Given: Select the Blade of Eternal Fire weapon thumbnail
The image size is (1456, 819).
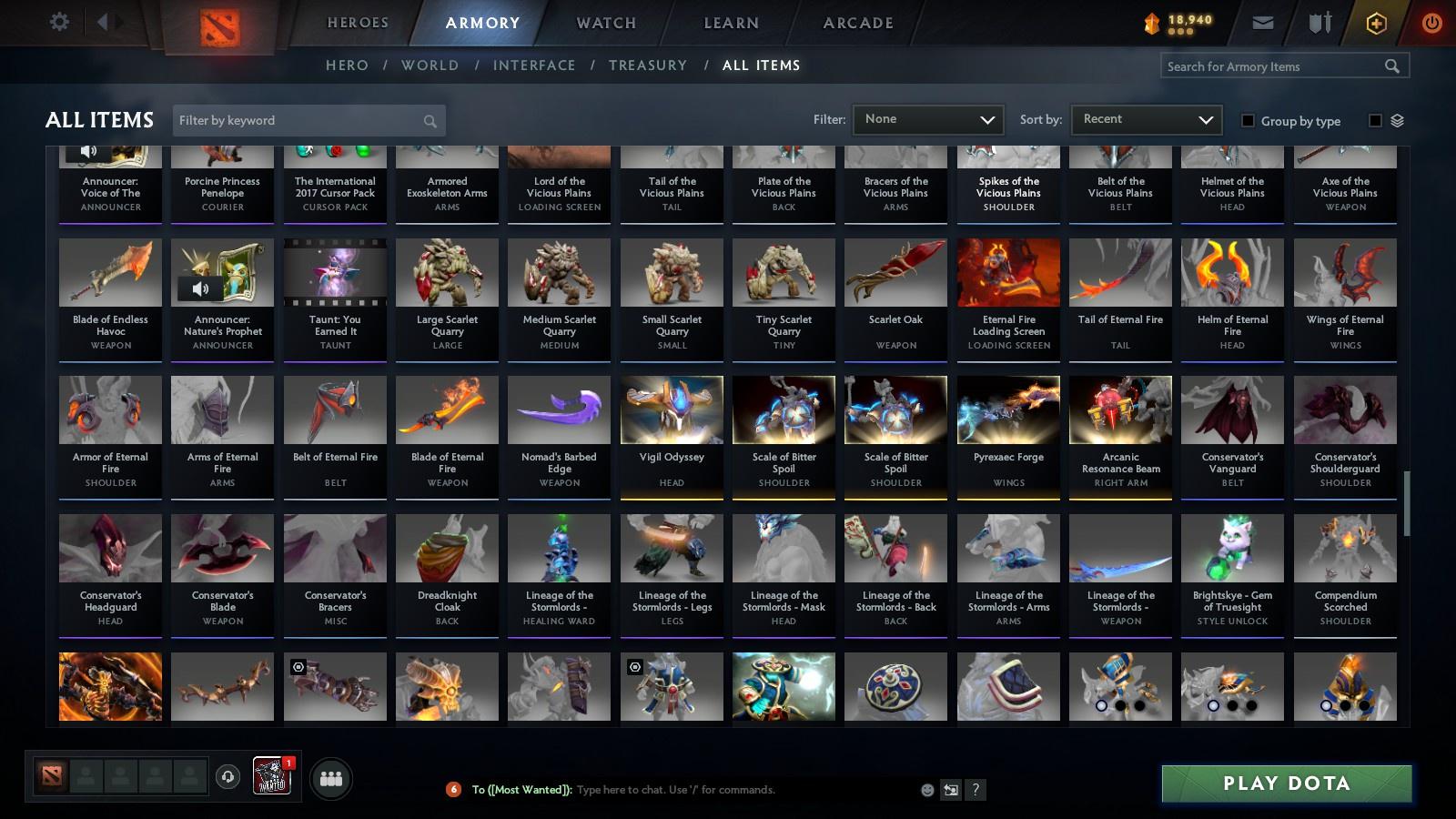Looking at the screenshot, I should click(x=446, y=409).
